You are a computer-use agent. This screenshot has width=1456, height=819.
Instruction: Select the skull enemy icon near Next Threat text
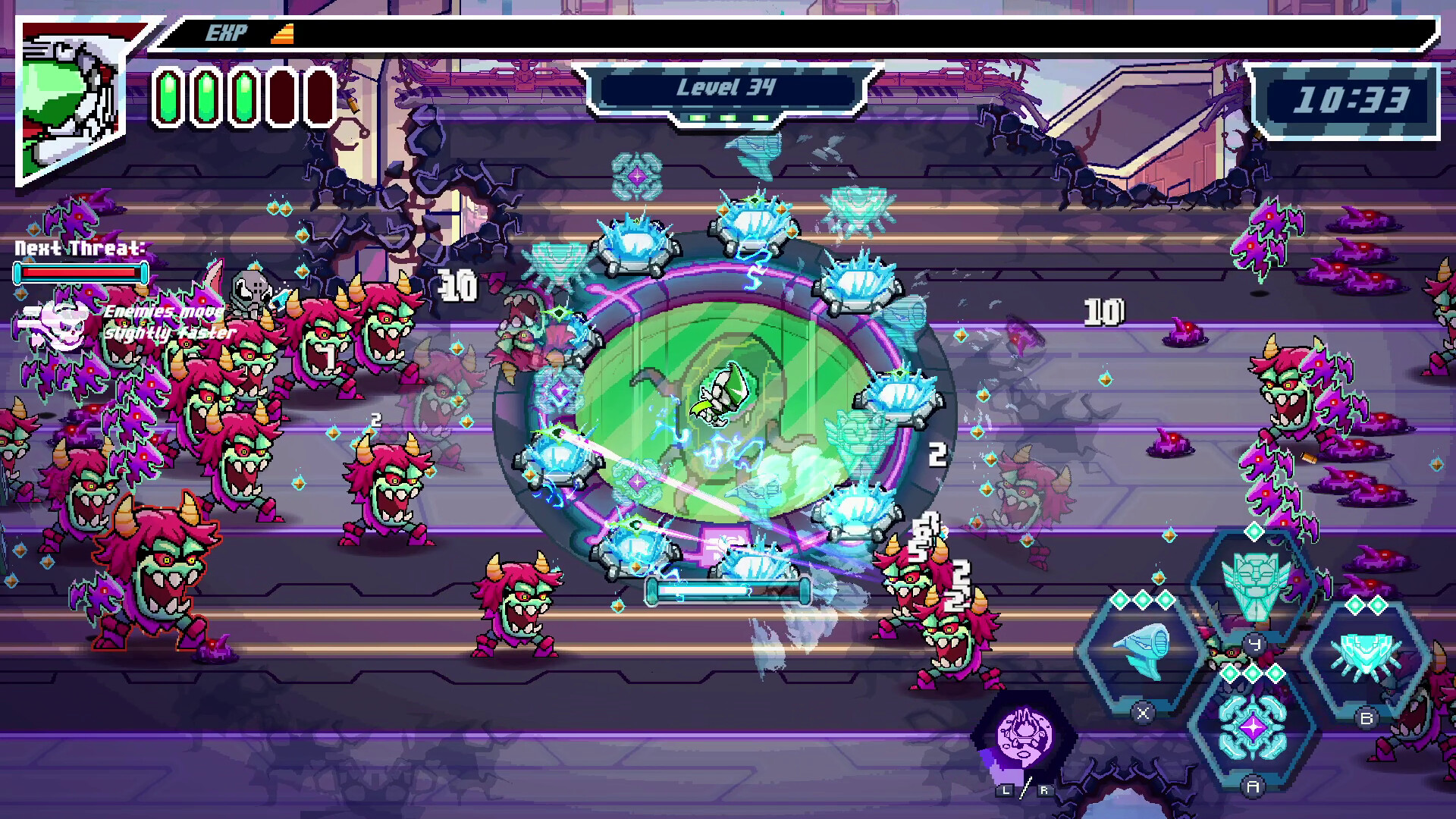click(x=62, y=325)
